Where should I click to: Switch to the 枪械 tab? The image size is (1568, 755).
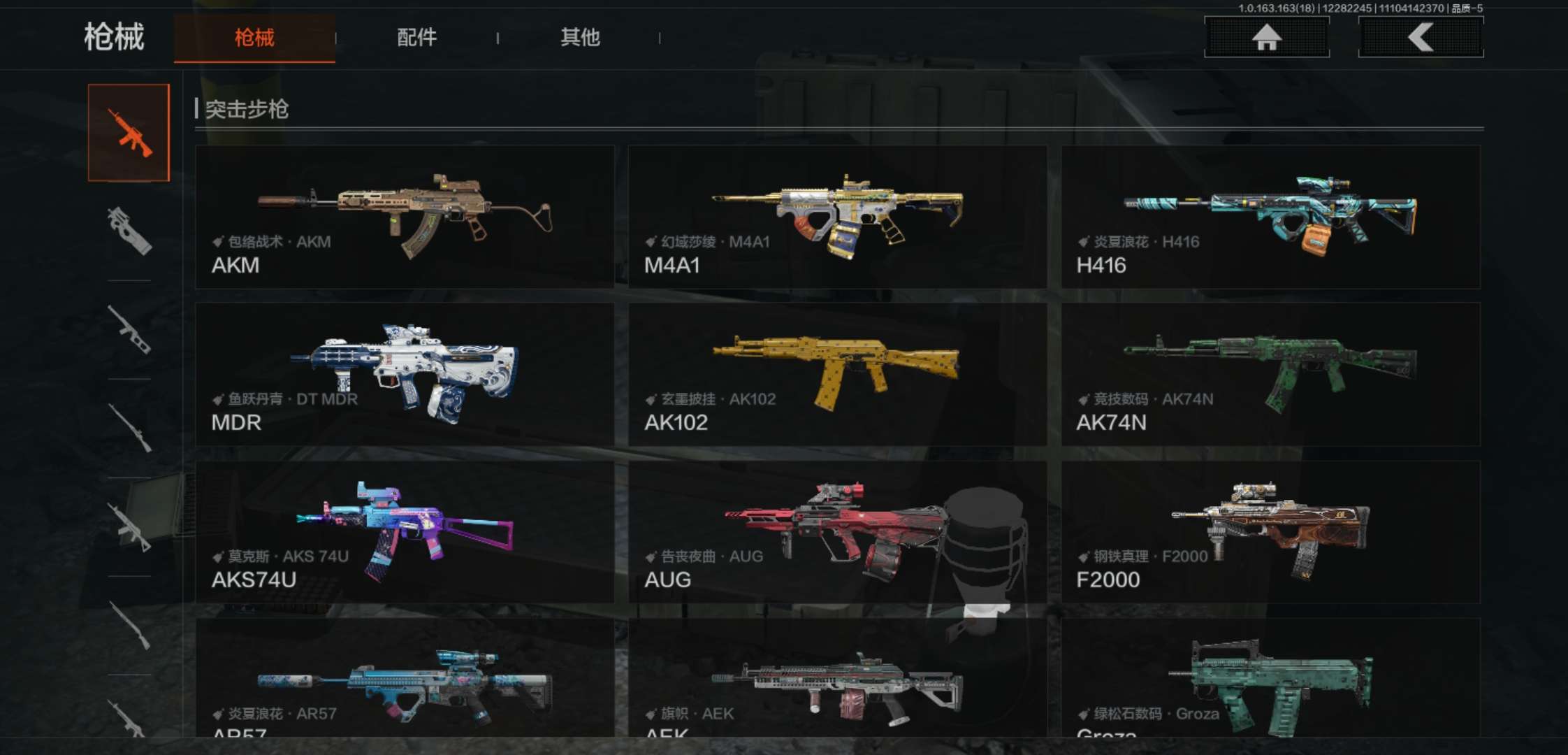tap(254, 38)
